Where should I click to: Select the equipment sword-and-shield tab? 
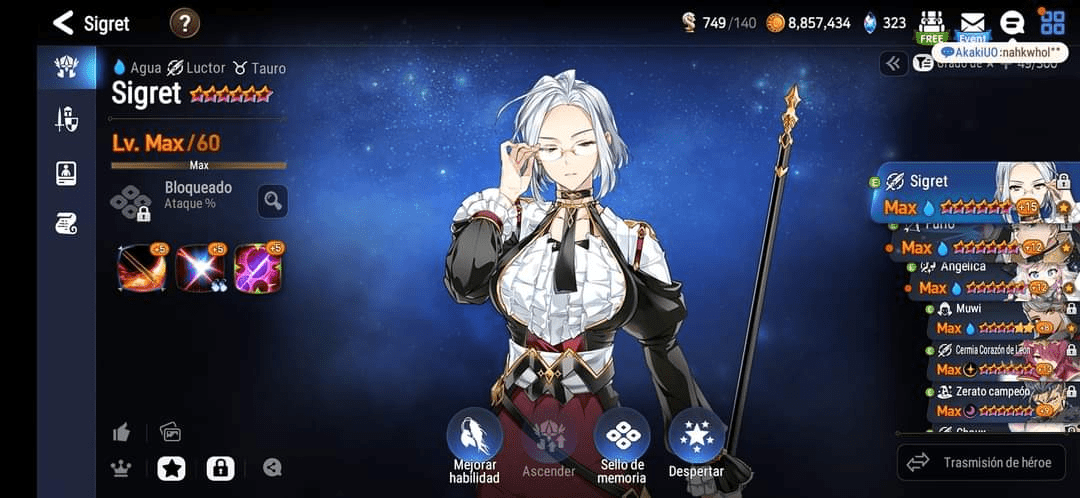coord(66,120)
